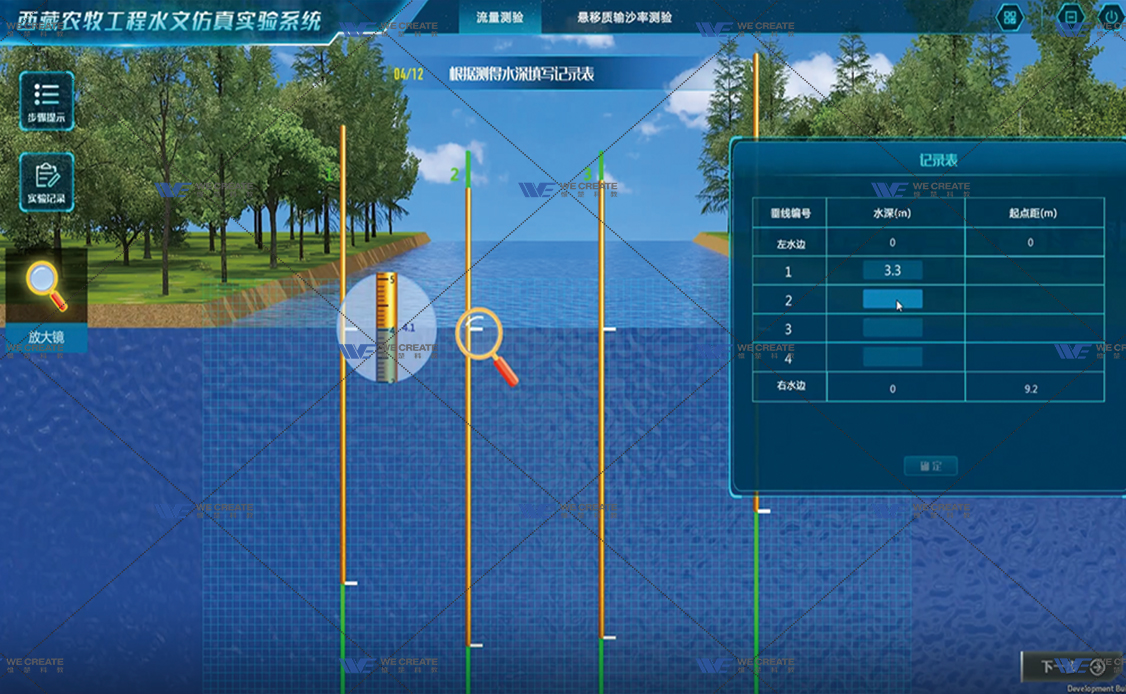Click the water depth field for line 2
Image resolution: width=1126 pixels, height=694 pixels.
[x=892, y=300]
